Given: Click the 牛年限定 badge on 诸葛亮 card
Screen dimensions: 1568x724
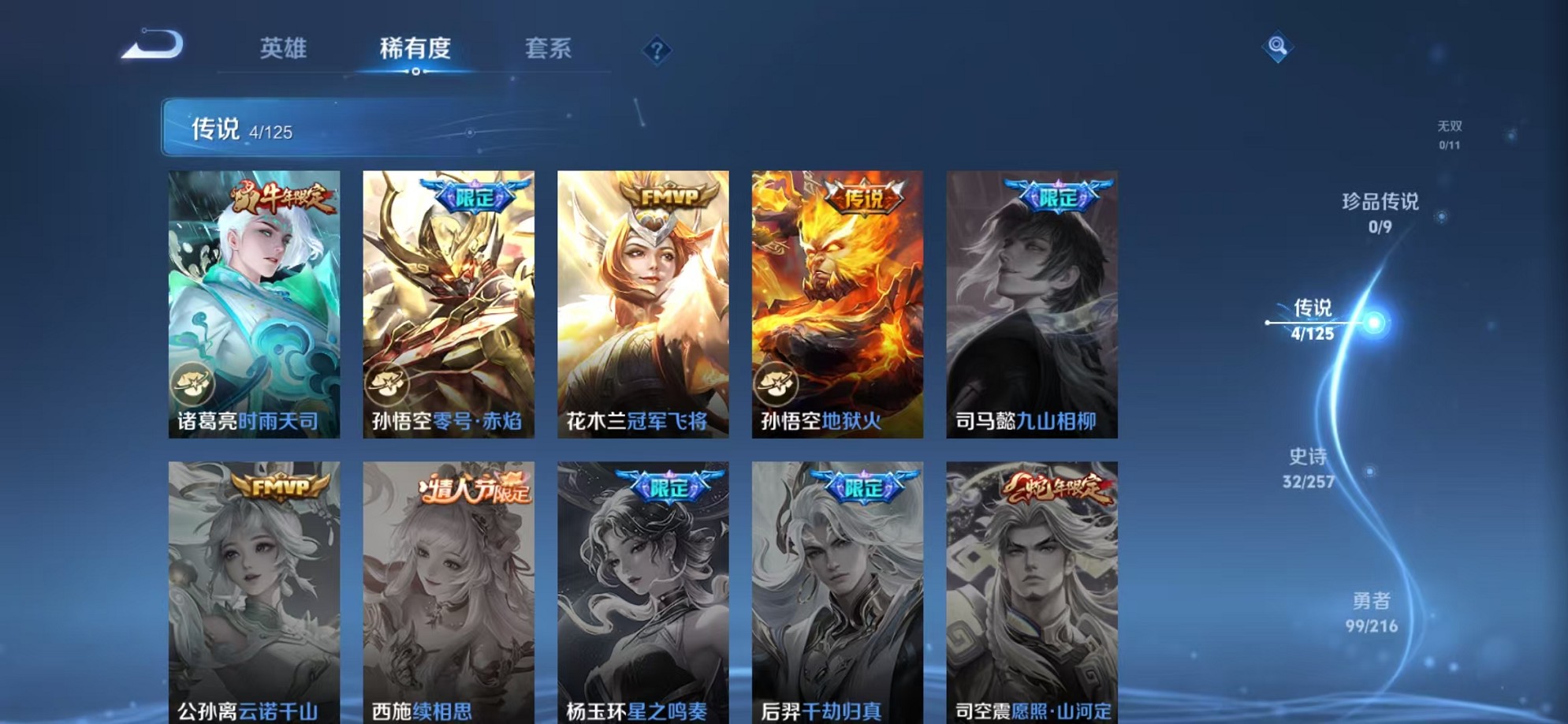Looking at the screenshot, I should [281, 198].
